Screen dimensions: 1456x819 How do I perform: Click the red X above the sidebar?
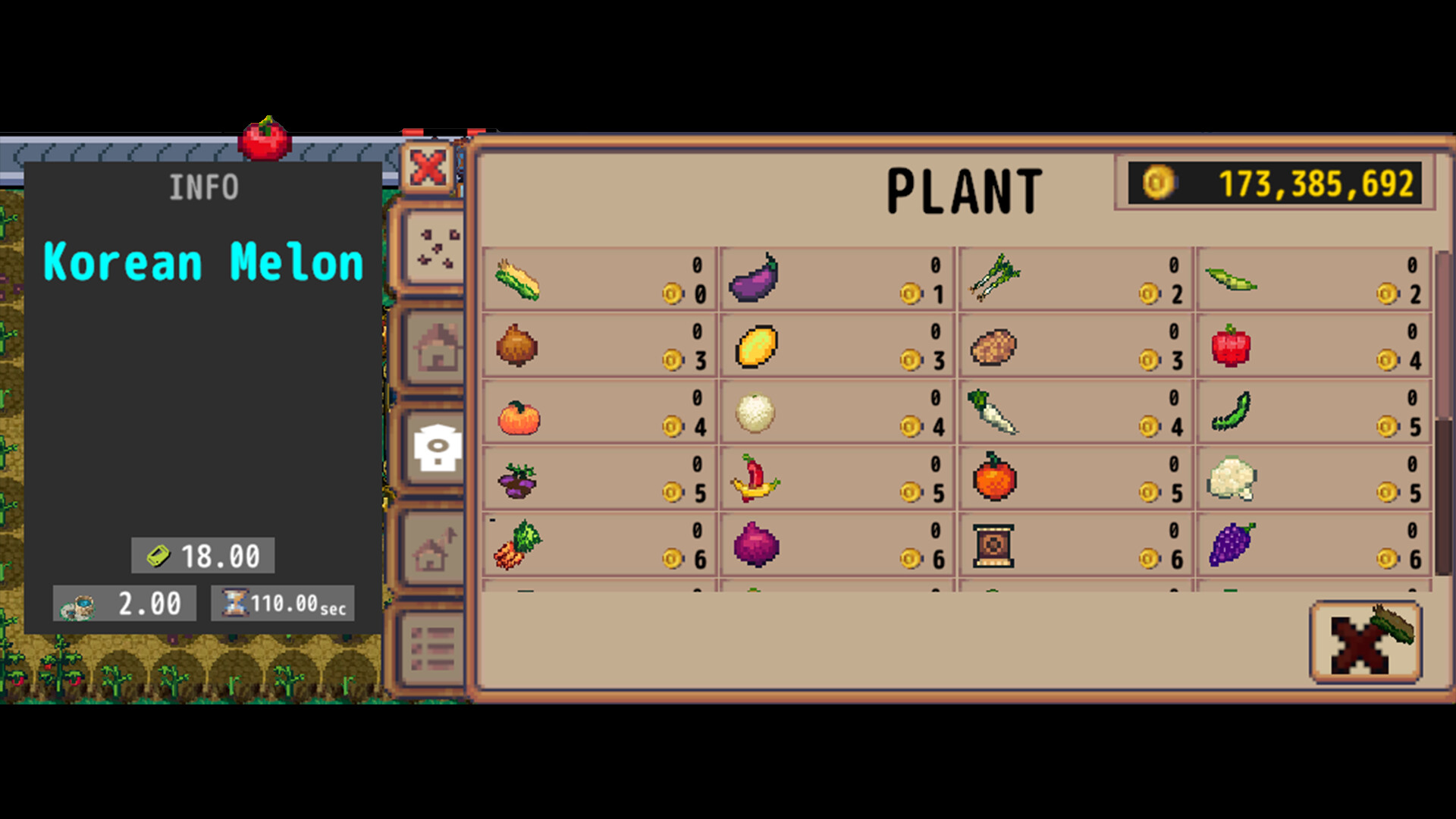[x=428, y=168]
